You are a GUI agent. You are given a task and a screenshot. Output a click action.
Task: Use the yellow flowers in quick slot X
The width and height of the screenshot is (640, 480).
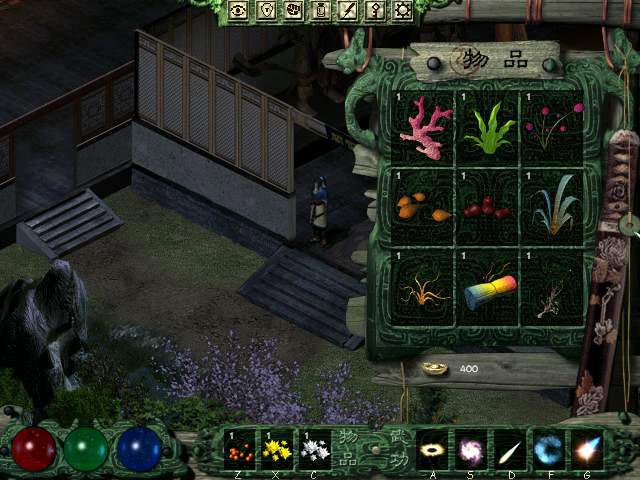(x=278, y=449)
